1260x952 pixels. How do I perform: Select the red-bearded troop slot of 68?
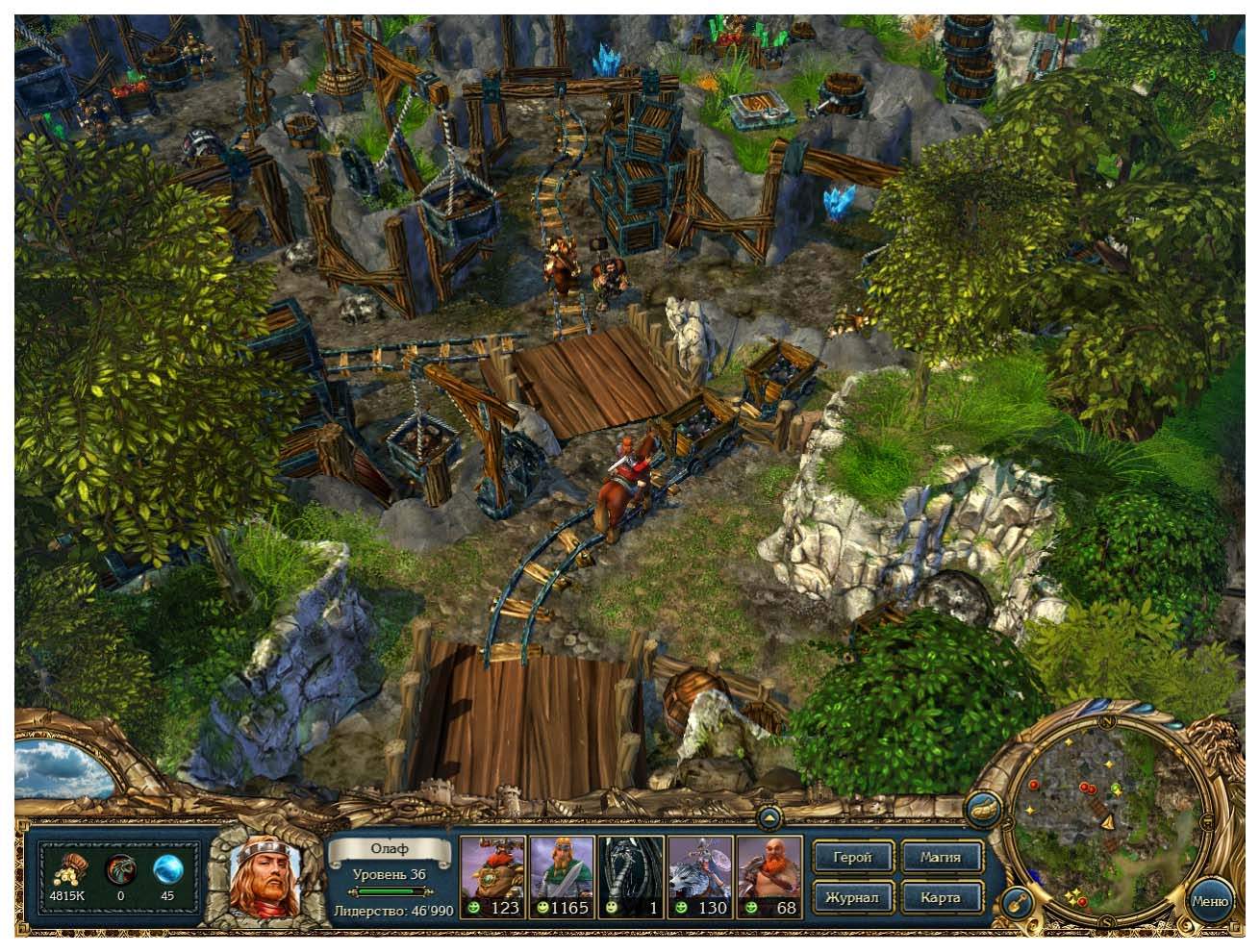[x=769, y=877]
